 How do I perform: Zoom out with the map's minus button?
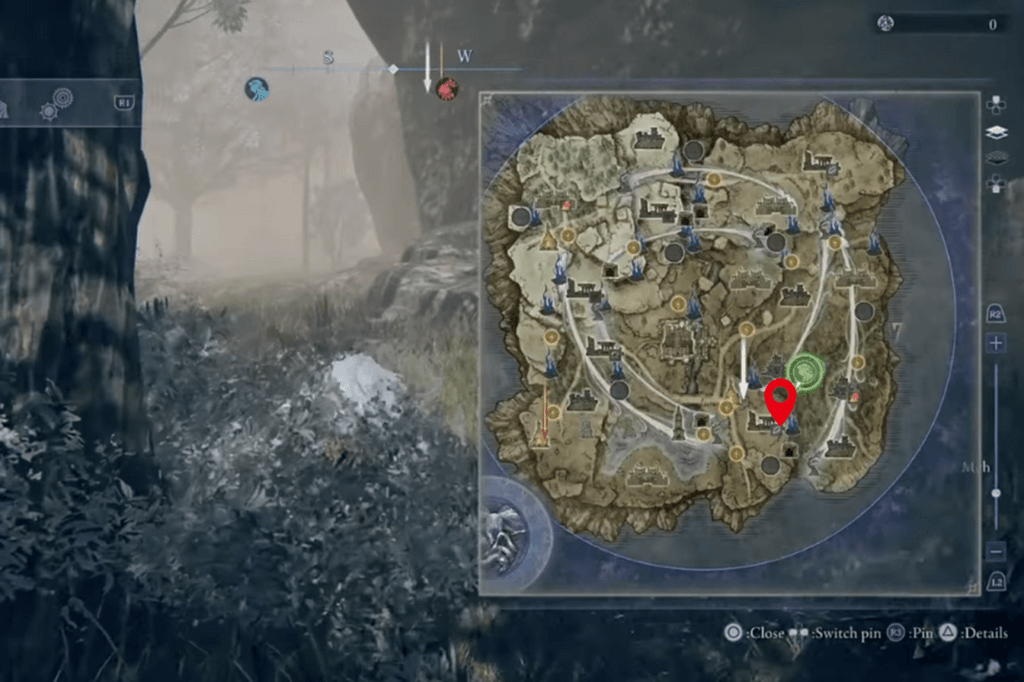coord(995,551)
